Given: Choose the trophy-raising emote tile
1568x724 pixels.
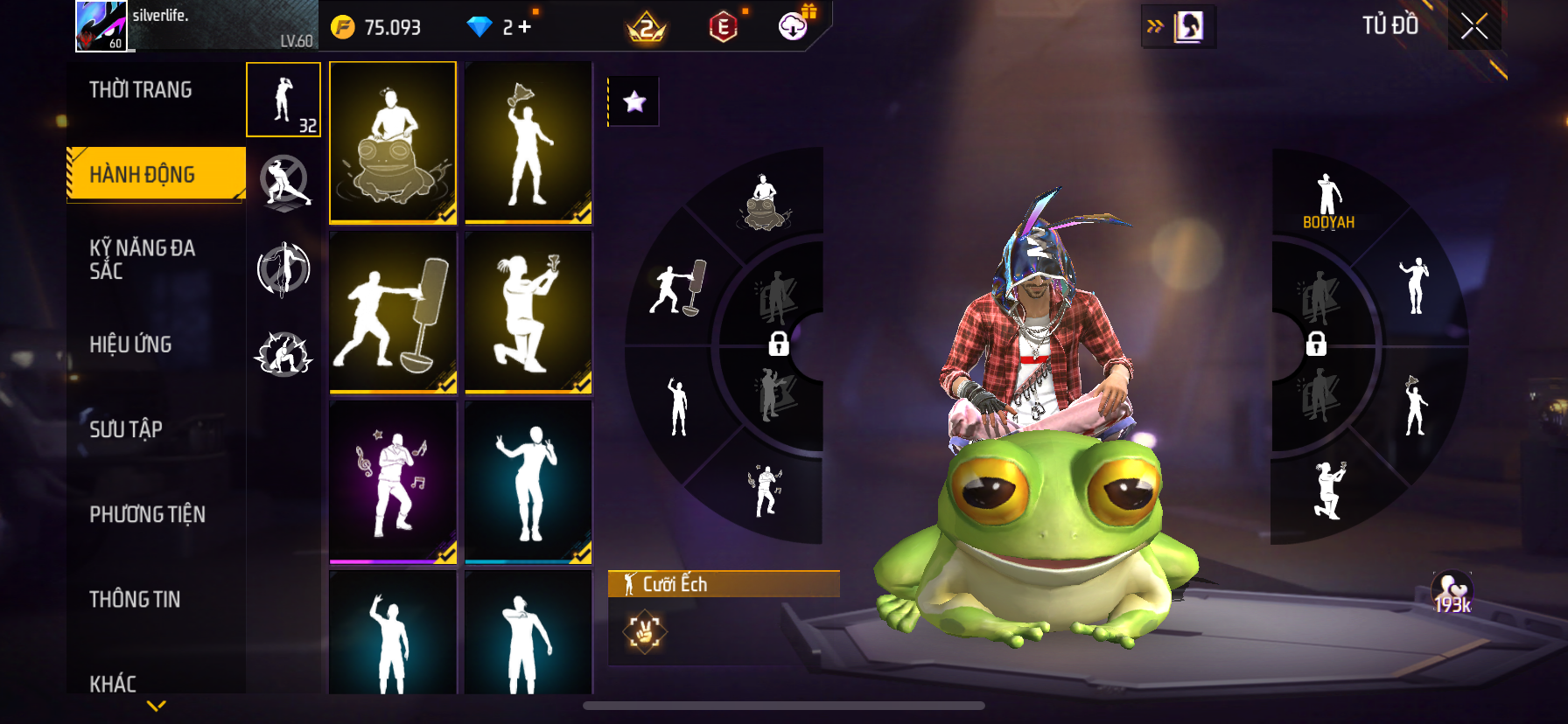Looking at the screenshot, I should tap(528, 142).
